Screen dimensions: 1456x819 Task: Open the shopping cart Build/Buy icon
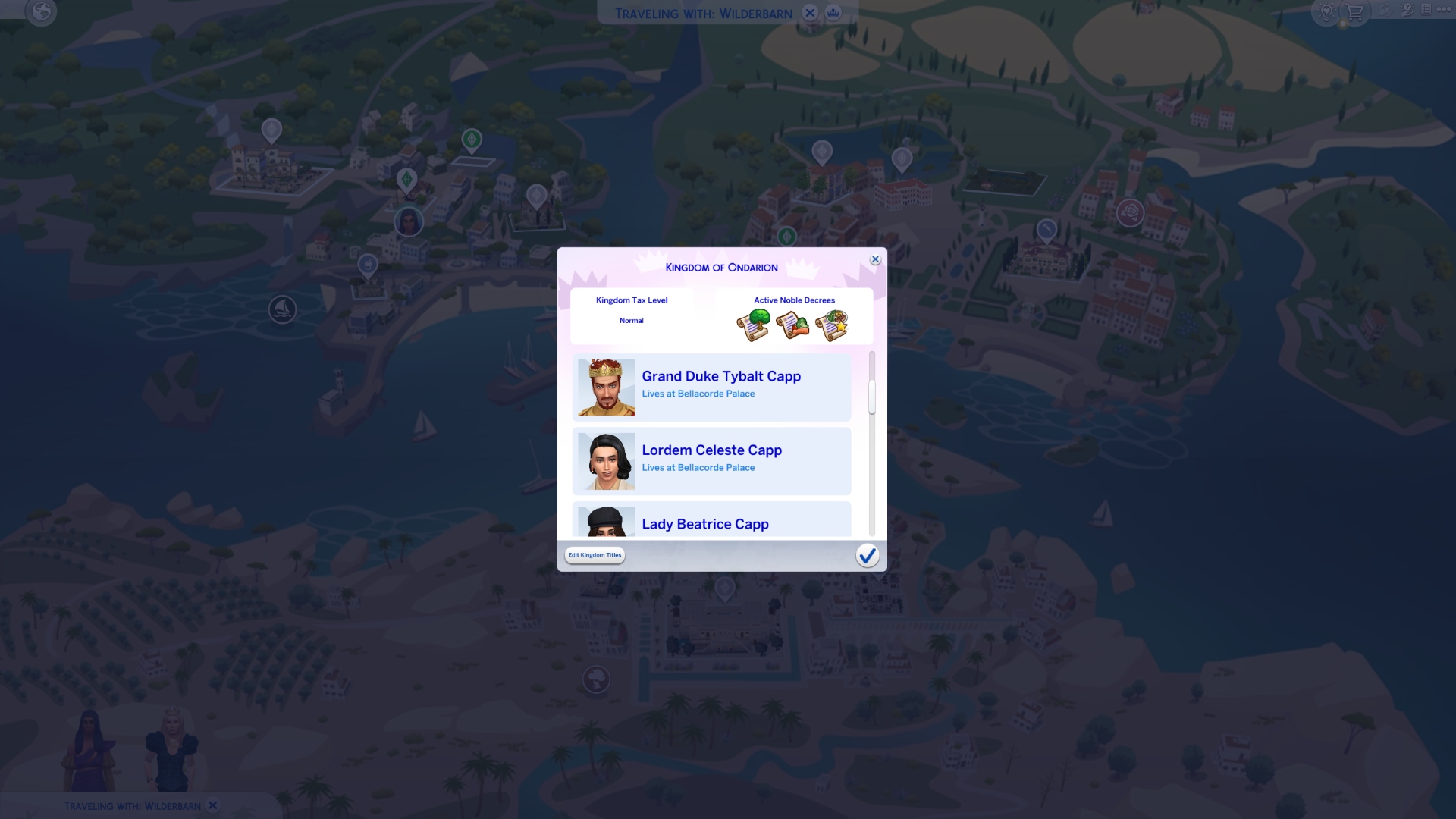coord(1354,13)
